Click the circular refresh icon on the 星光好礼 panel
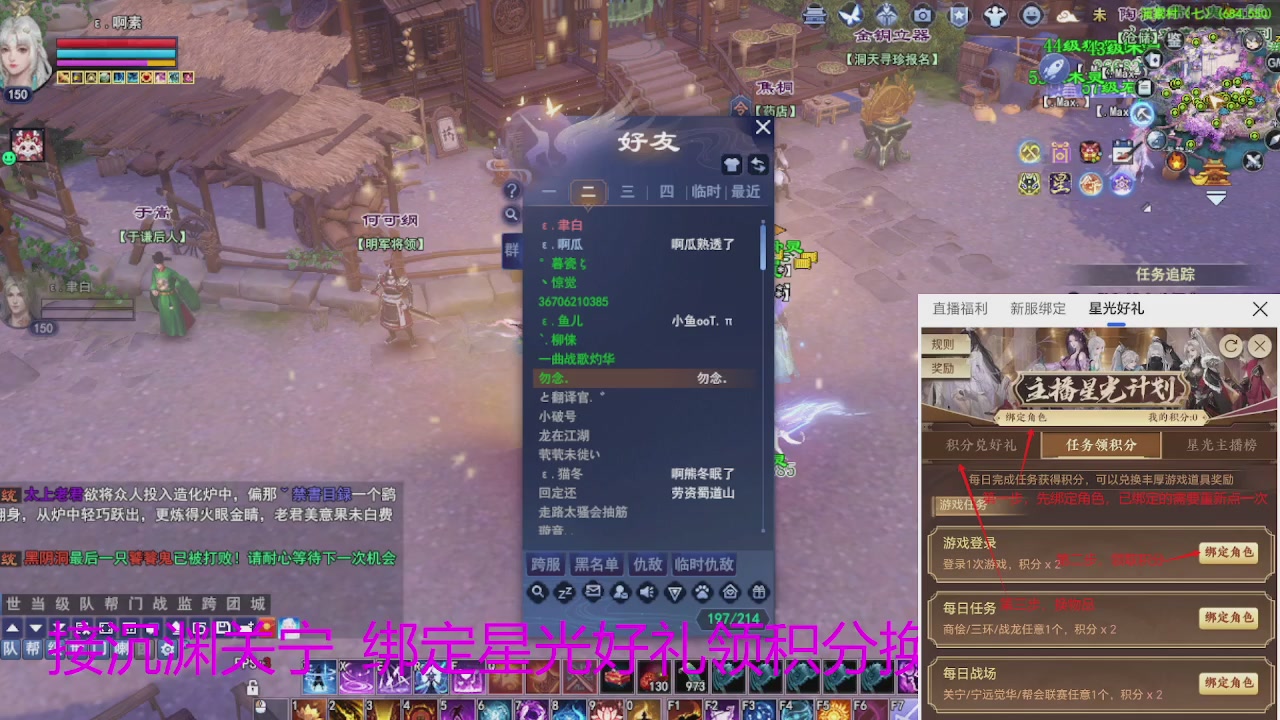1280x720 pixels. [1230, 346]
